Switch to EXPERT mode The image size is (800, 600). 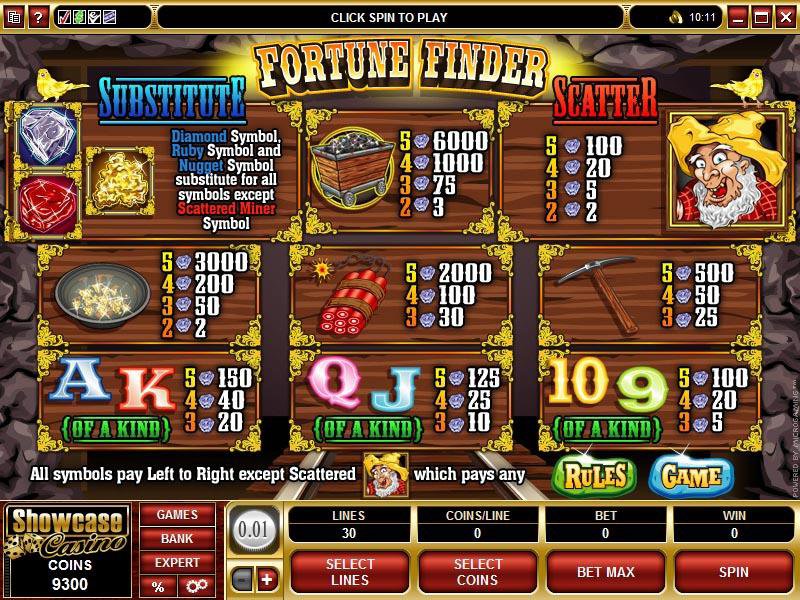click(x=176, y=563)
